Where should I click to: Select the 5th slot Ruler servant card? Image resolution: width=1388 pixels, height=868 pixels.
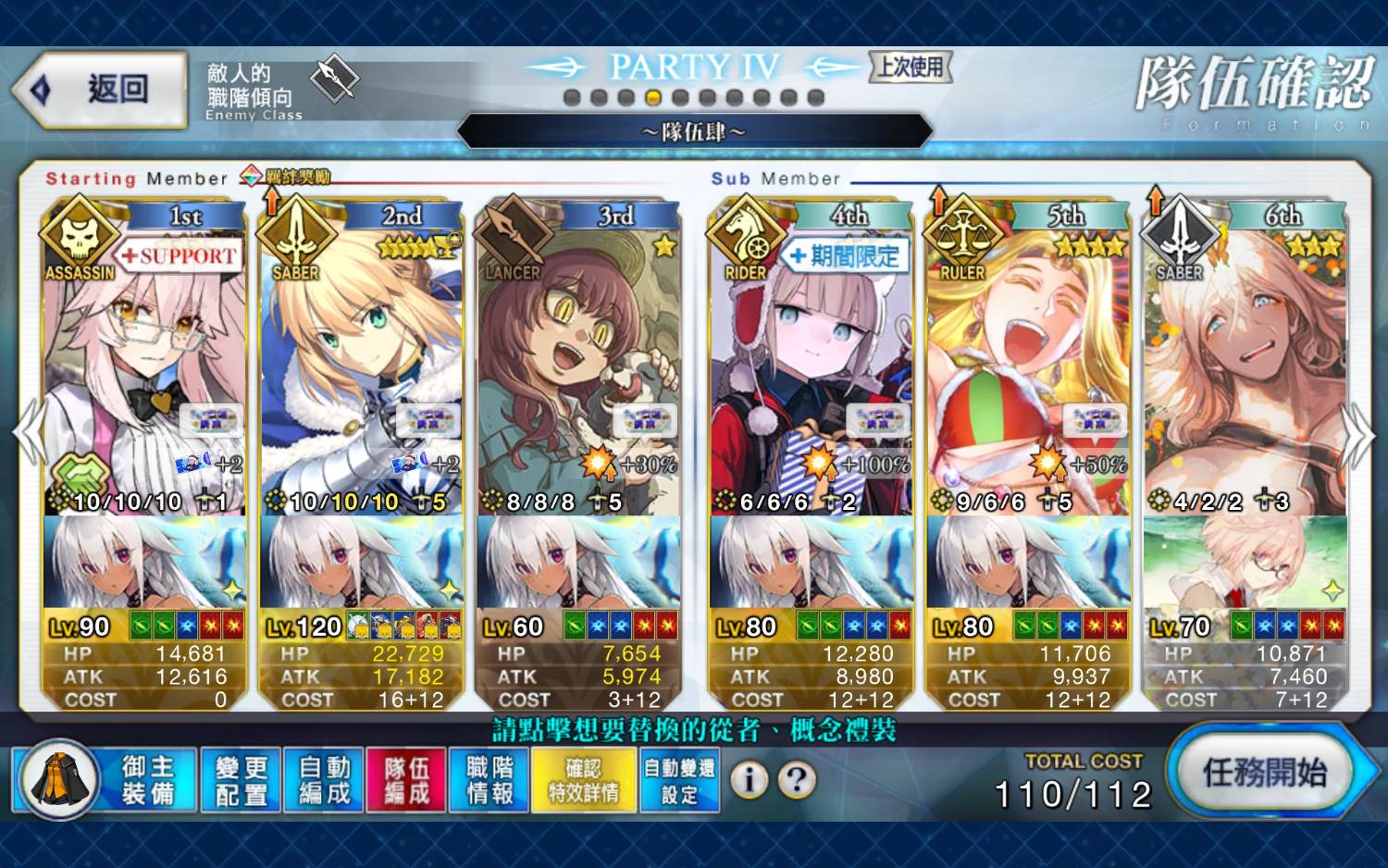(x=1028, y=370)
